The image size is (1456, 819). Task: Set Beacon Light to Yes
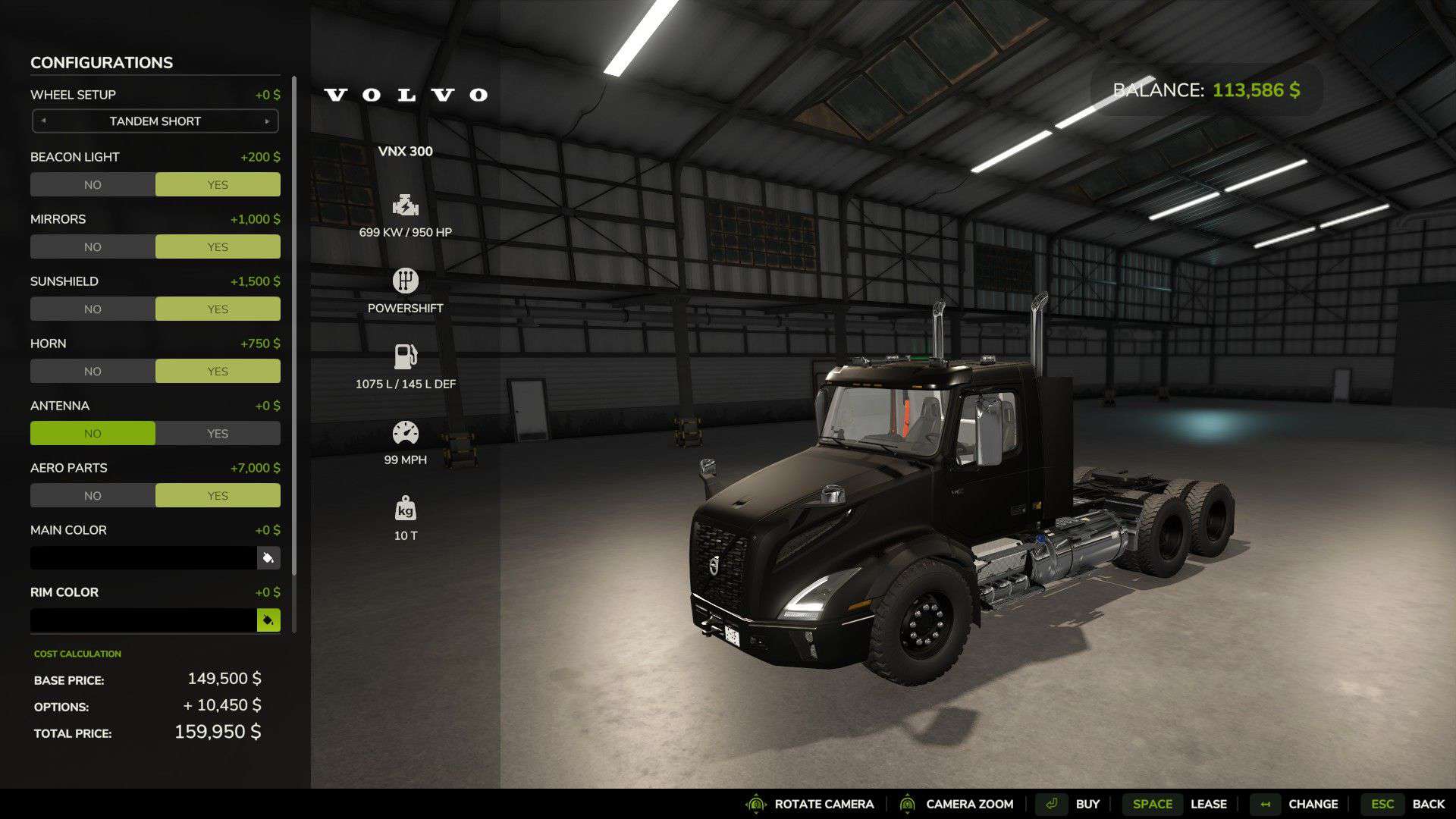click(218, 185)
